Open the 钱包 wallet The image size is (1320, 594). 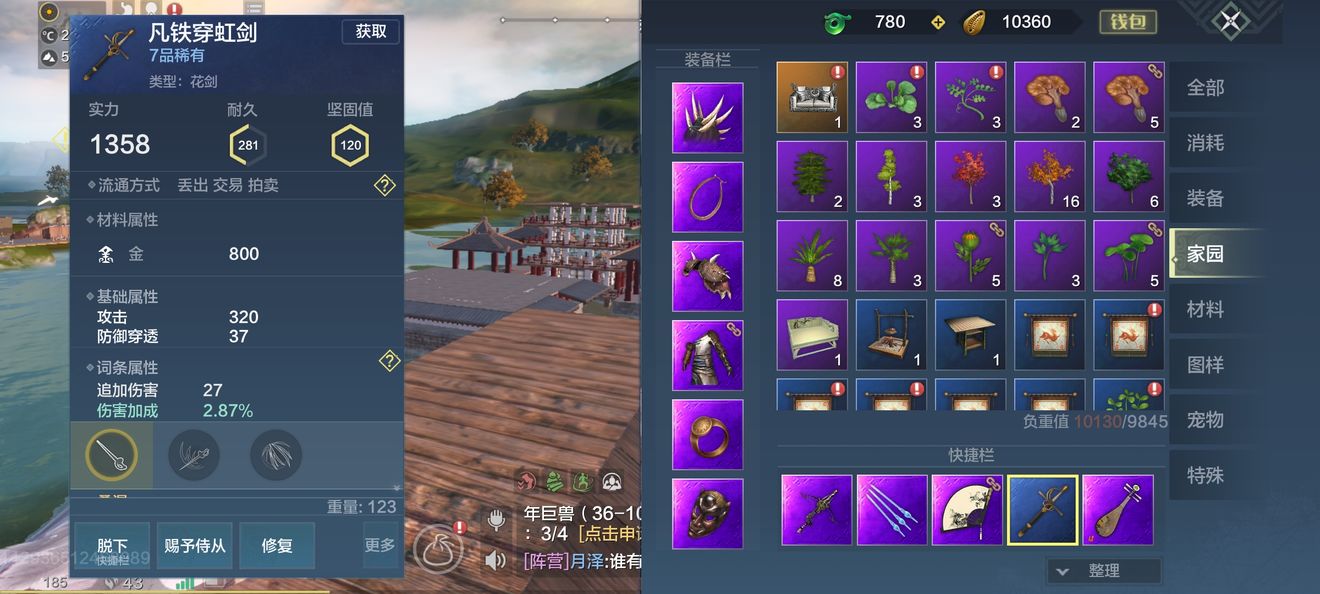1128,22
